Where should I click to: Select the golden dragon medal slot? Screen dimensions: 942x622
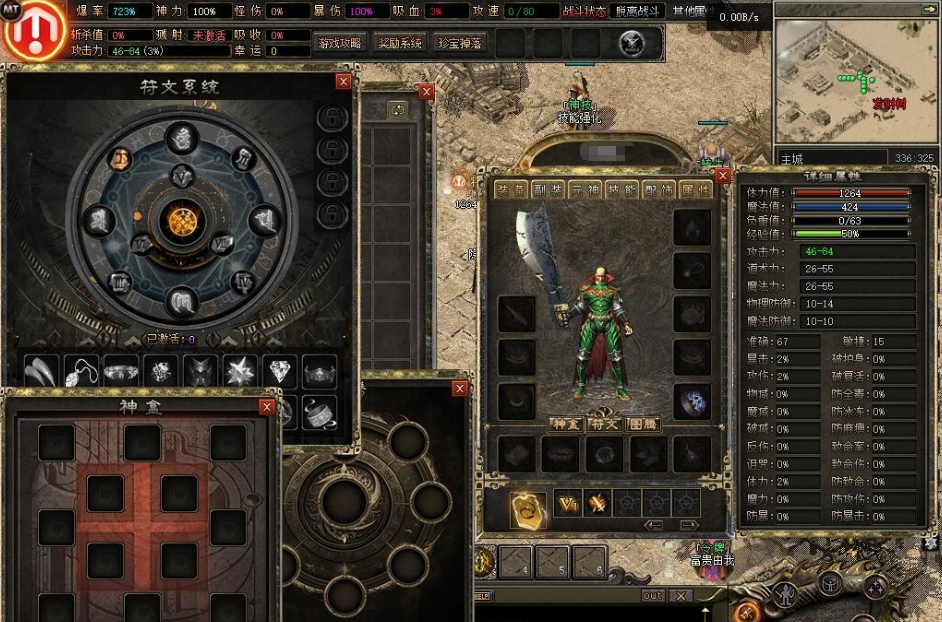point(526,507)
